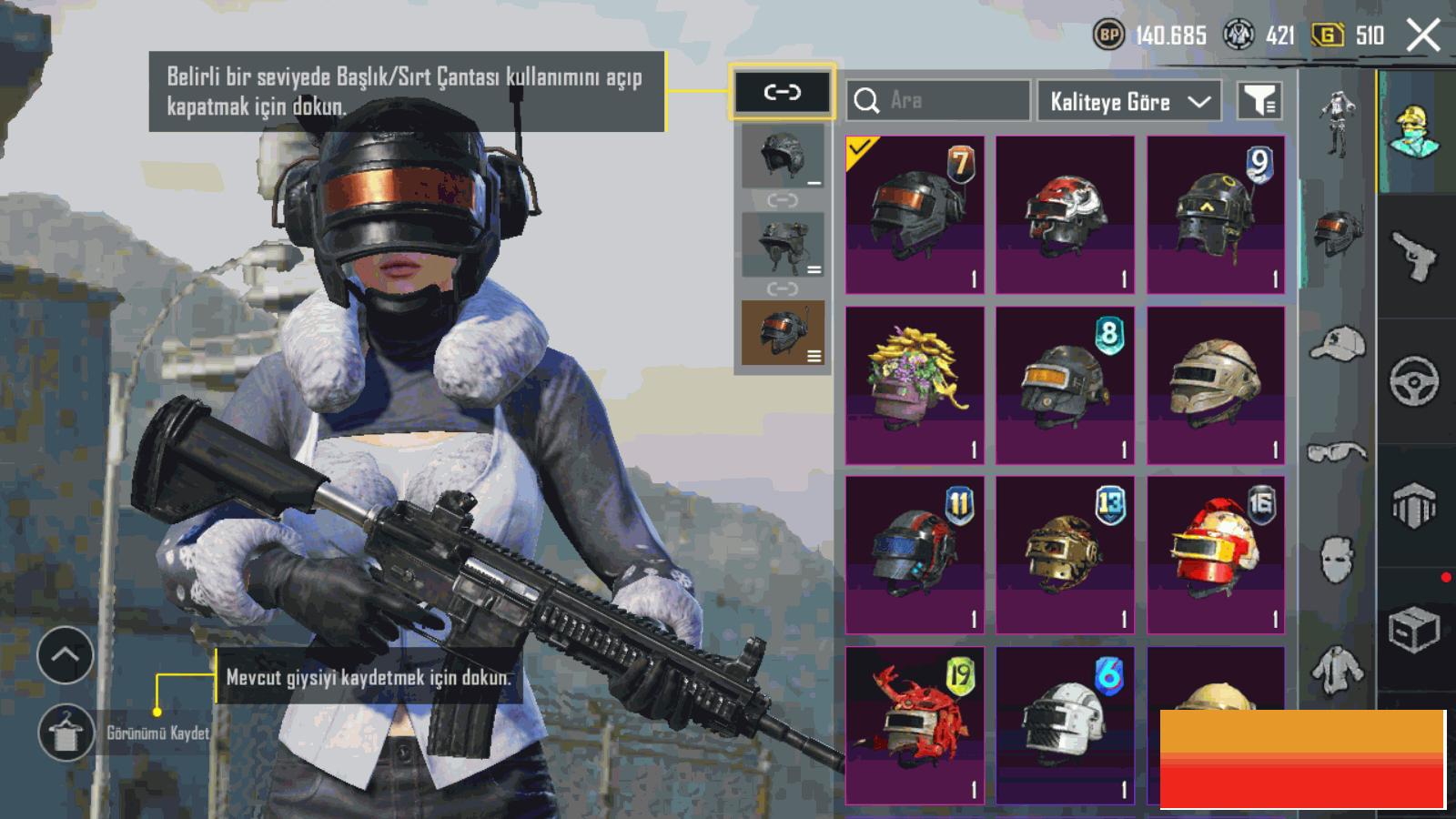Choose the desert camo helmet skin
The height and width of the screenshot is (819, 1456).
pos(1216,385)
